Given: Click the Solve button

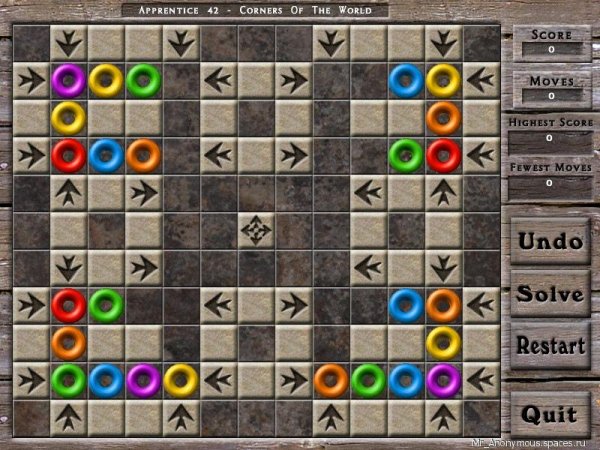Looking at the screenshot, I should click(x=549, y=294).
